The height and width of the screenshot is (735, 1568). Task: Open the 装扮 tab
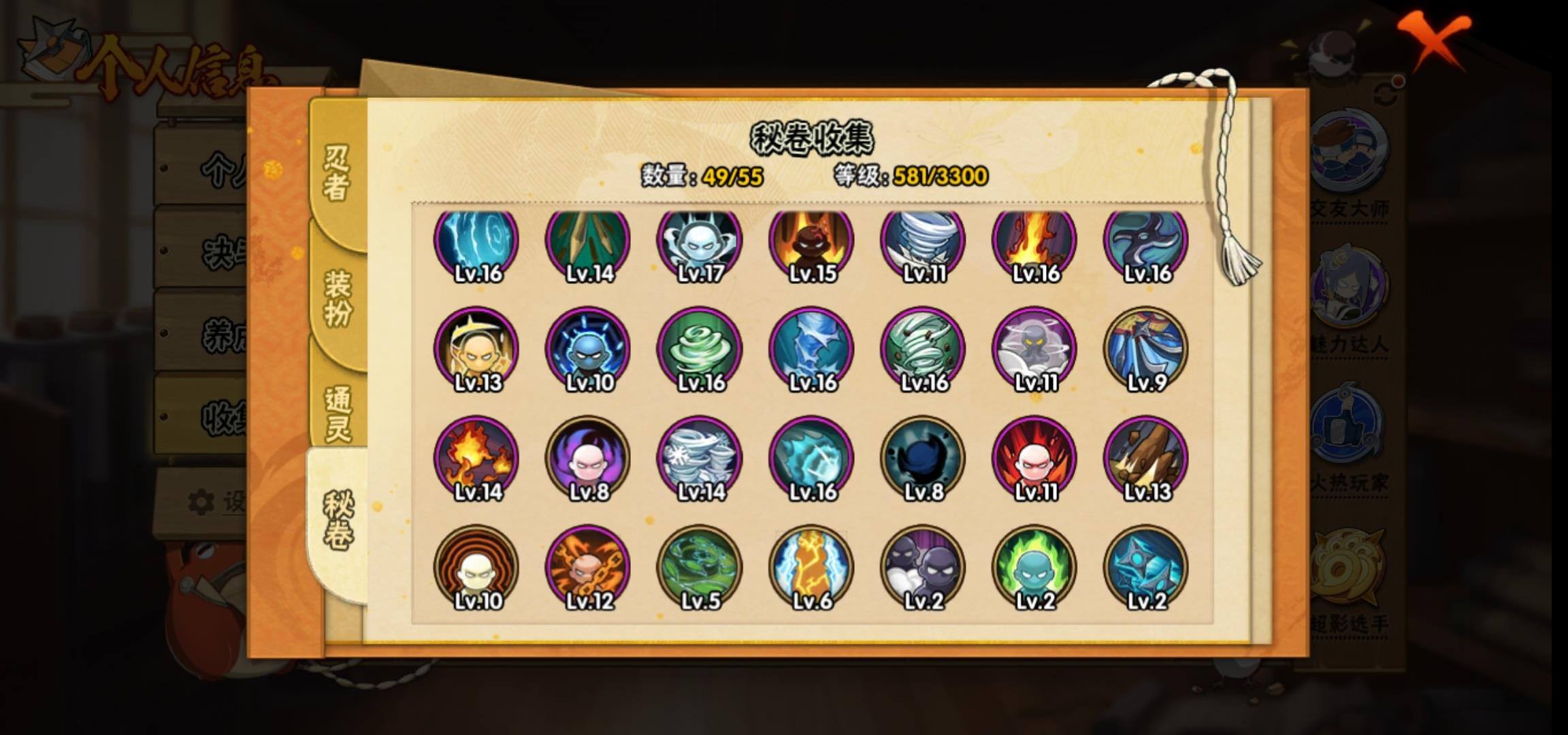[x=338, y=298]
